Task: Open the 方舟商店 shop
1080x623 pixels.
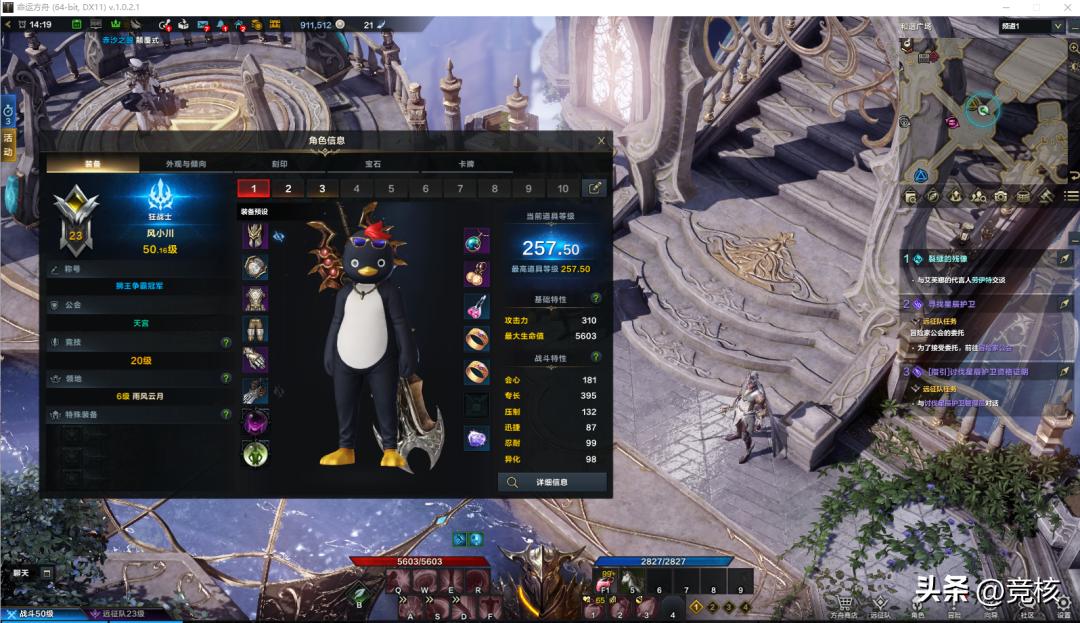Action: [845, 607]
